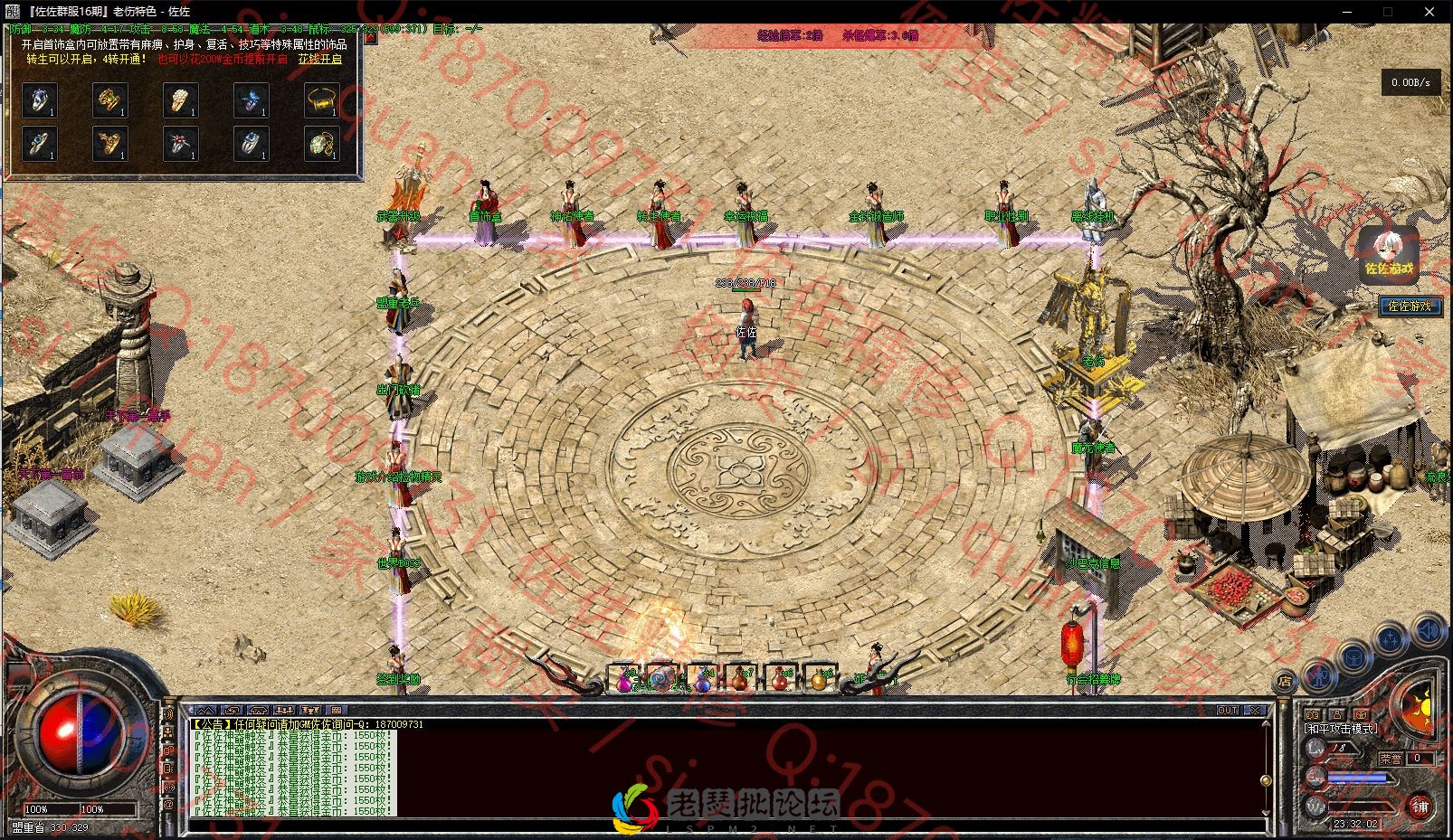Click the 荣誉 honor label button
The image size is (1453, 840).
click(1390, 759)
